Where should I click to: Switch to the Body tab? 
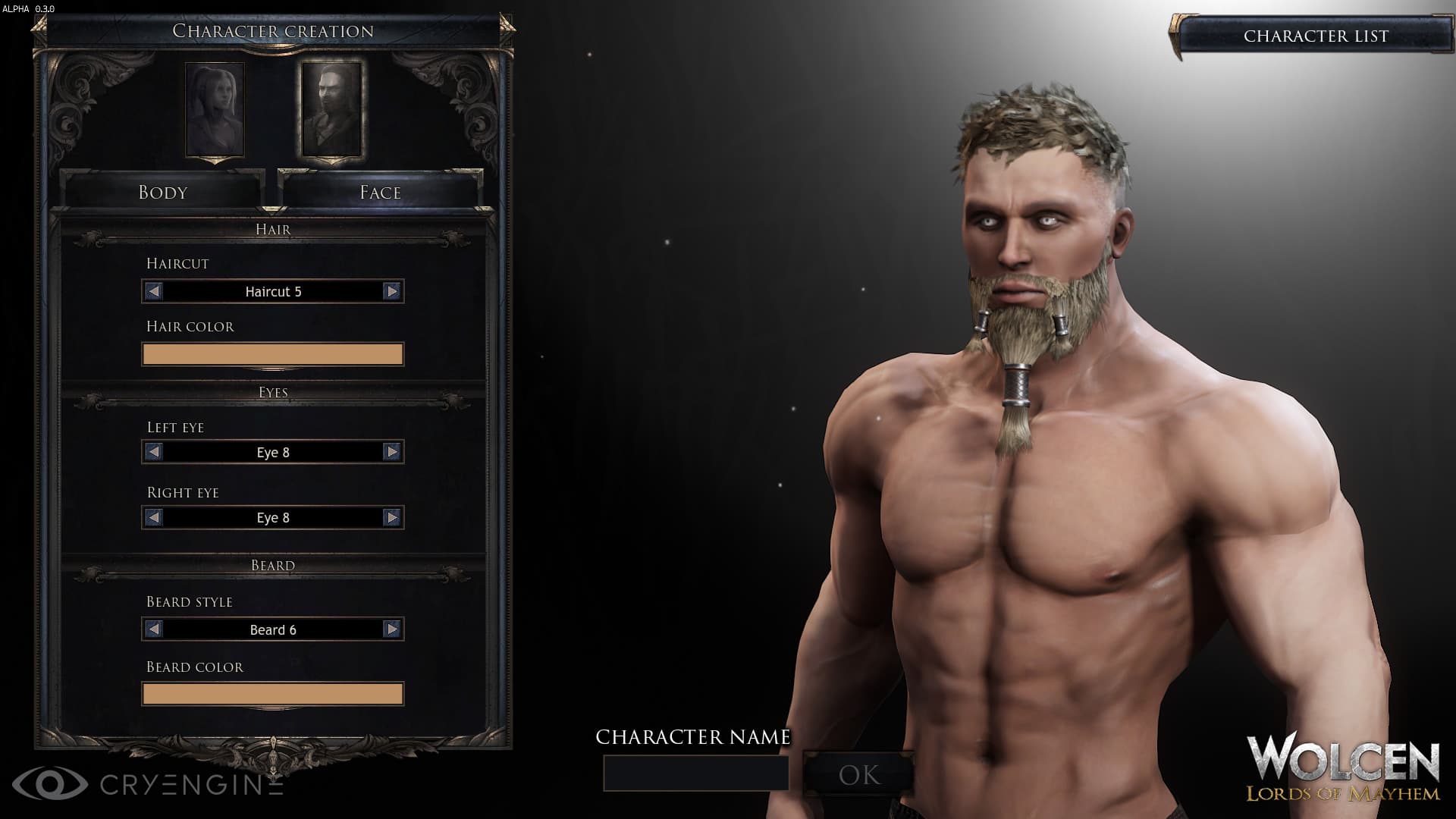tap(162, 192)
